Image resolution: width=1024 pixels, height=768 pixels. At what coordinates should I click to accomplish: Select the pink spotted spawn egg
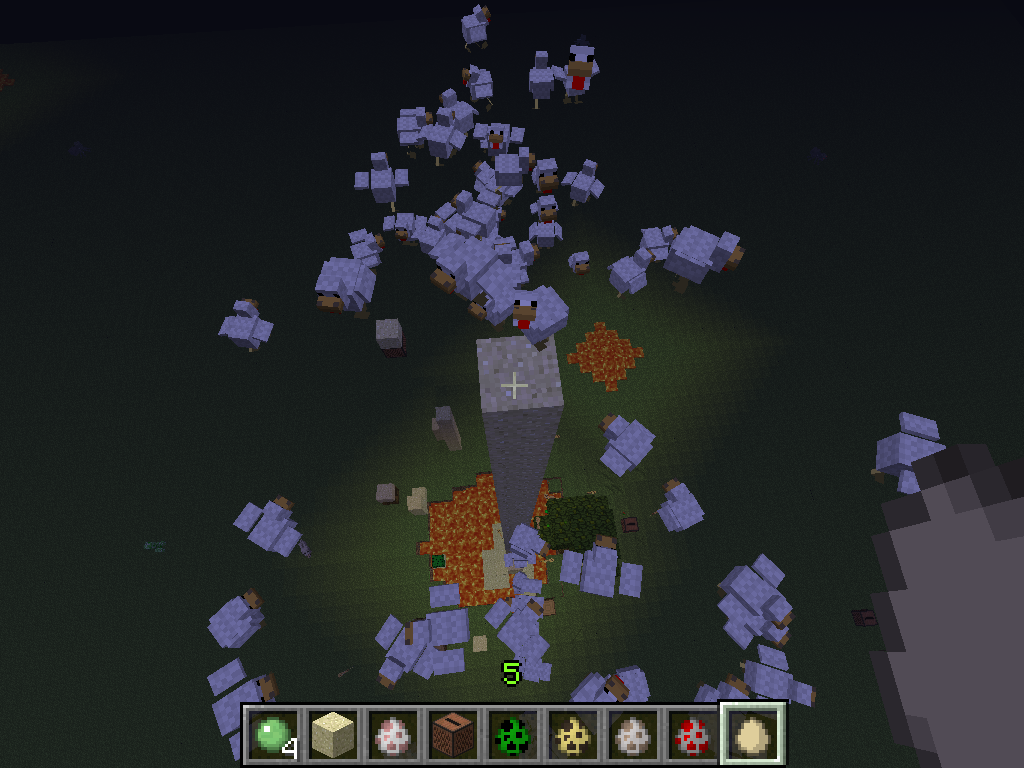coord(392,735)
